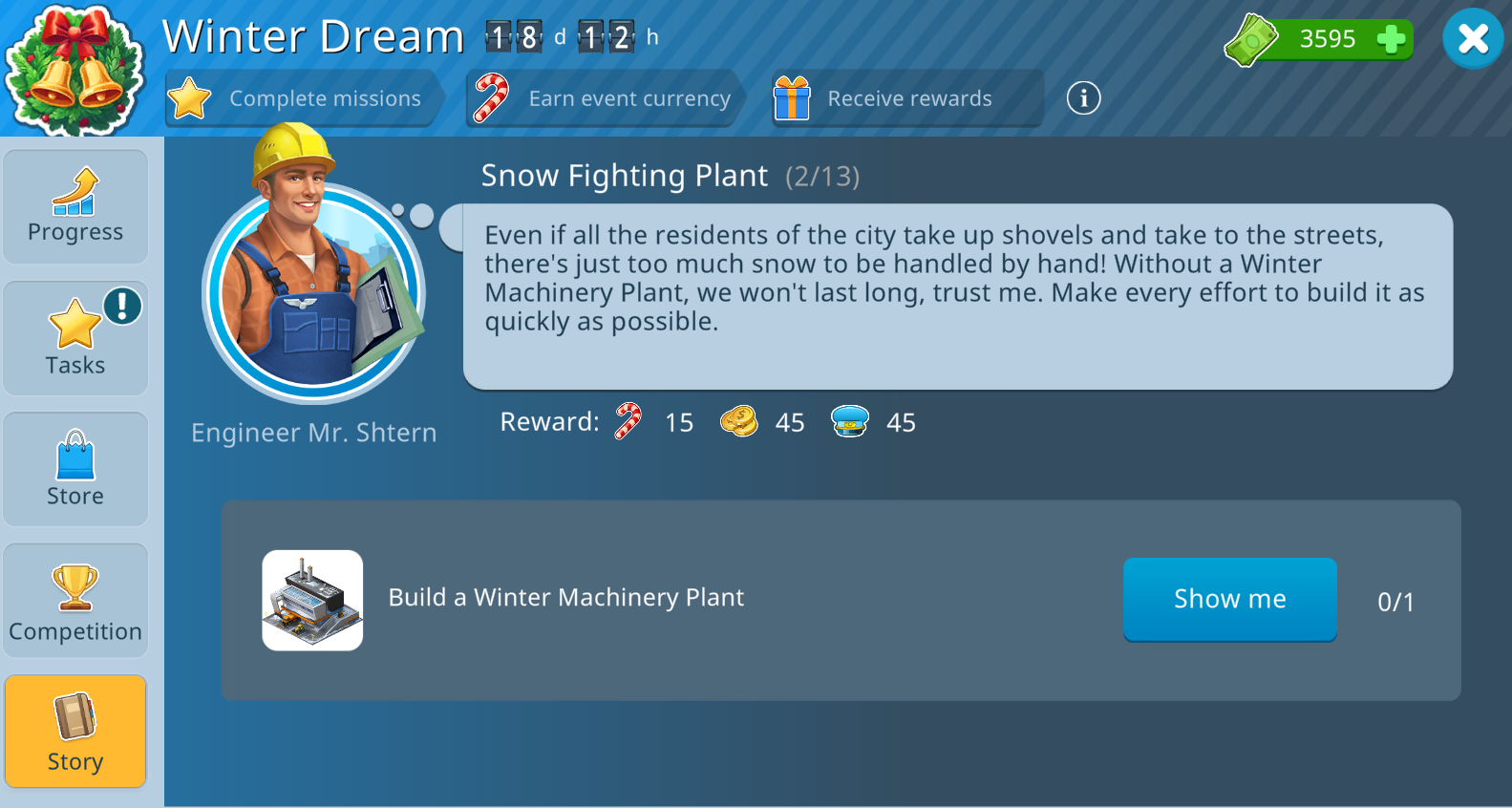Add more cash with the green plus
Image resolution: width=1512 pixels, height=808 pixels.
[1391, 39]
